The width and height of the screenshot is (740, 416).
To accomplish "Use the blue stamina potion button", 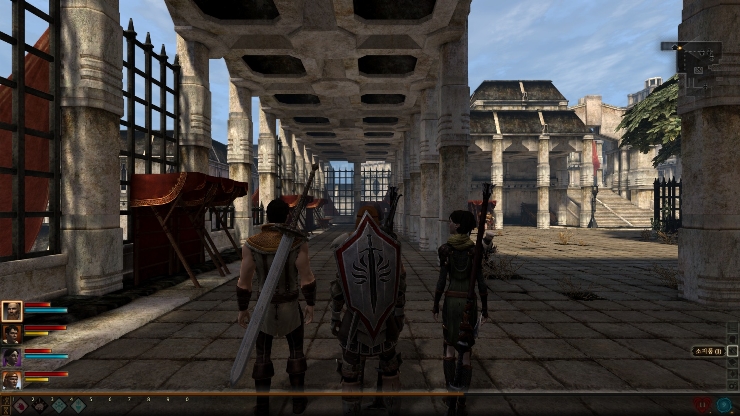I will [723, 405].
